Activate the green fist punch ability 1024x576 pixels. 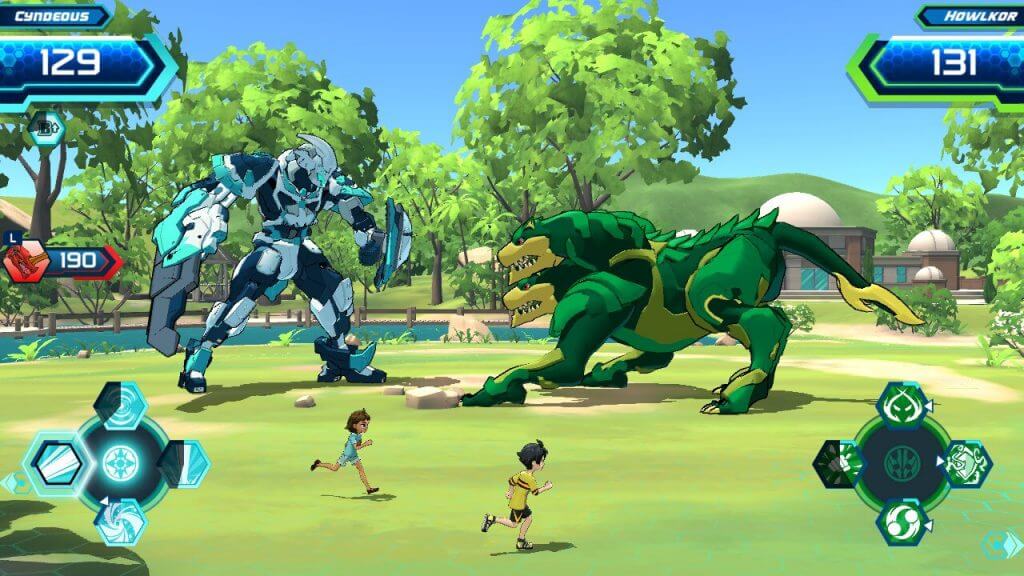click(836, 463)
